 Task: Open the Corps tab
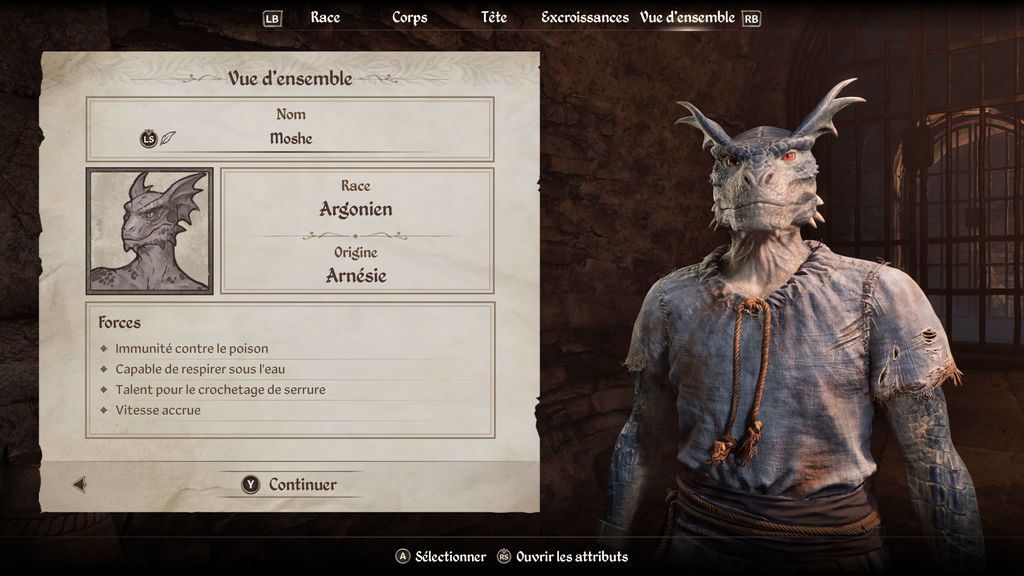(410, 17)
